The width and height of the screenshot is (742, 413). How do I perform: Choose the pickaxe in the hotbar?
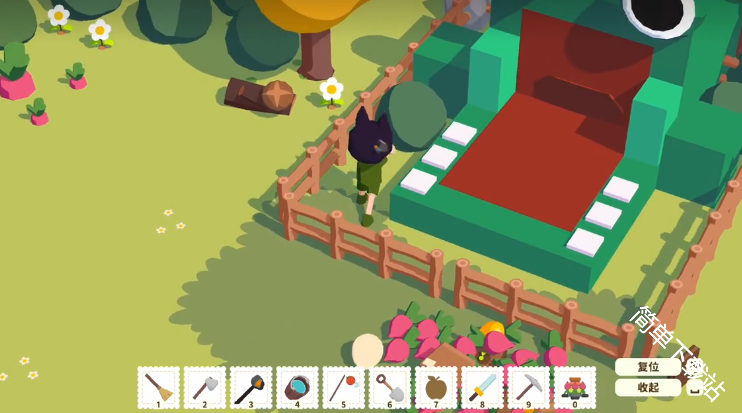(528, 387)
